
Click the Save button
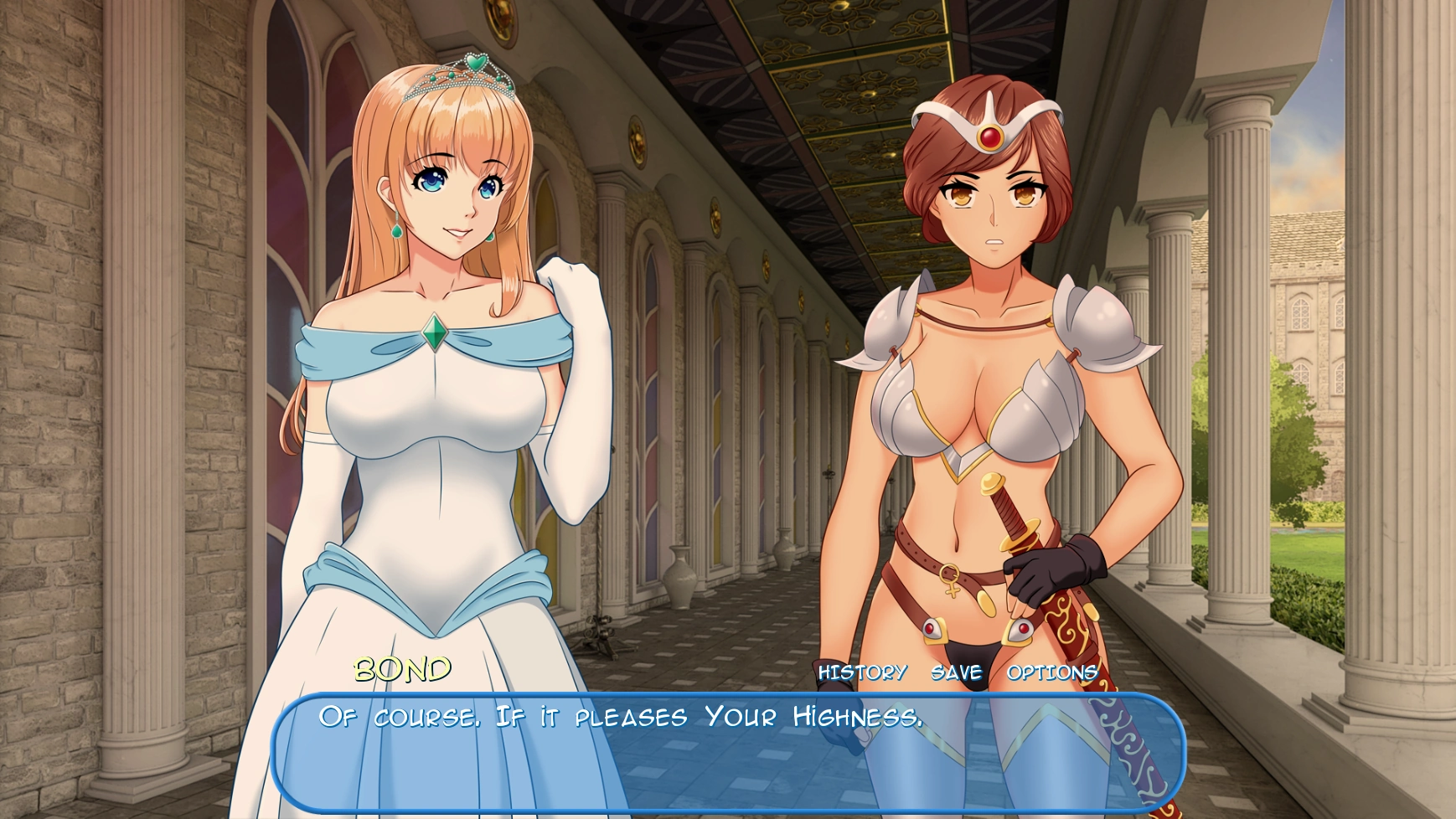pos(956,672)
